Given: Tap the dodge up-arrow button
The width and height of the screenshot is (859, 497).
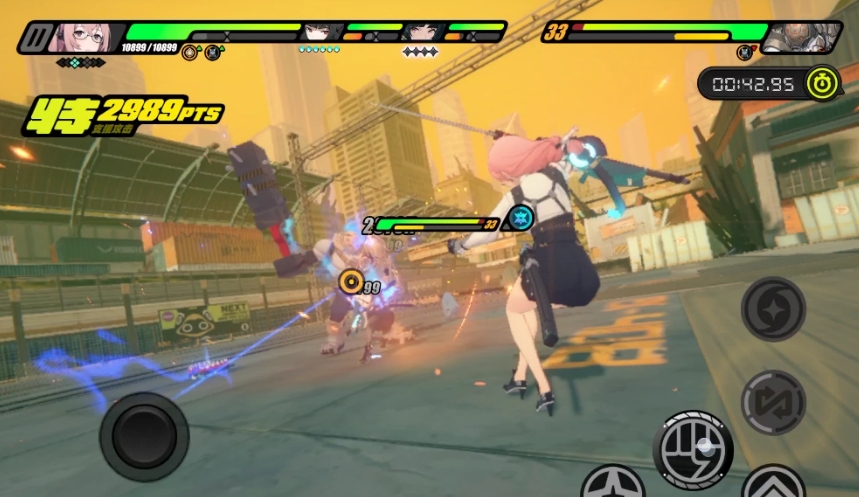Looking at the screenshot, I should 773,485.
